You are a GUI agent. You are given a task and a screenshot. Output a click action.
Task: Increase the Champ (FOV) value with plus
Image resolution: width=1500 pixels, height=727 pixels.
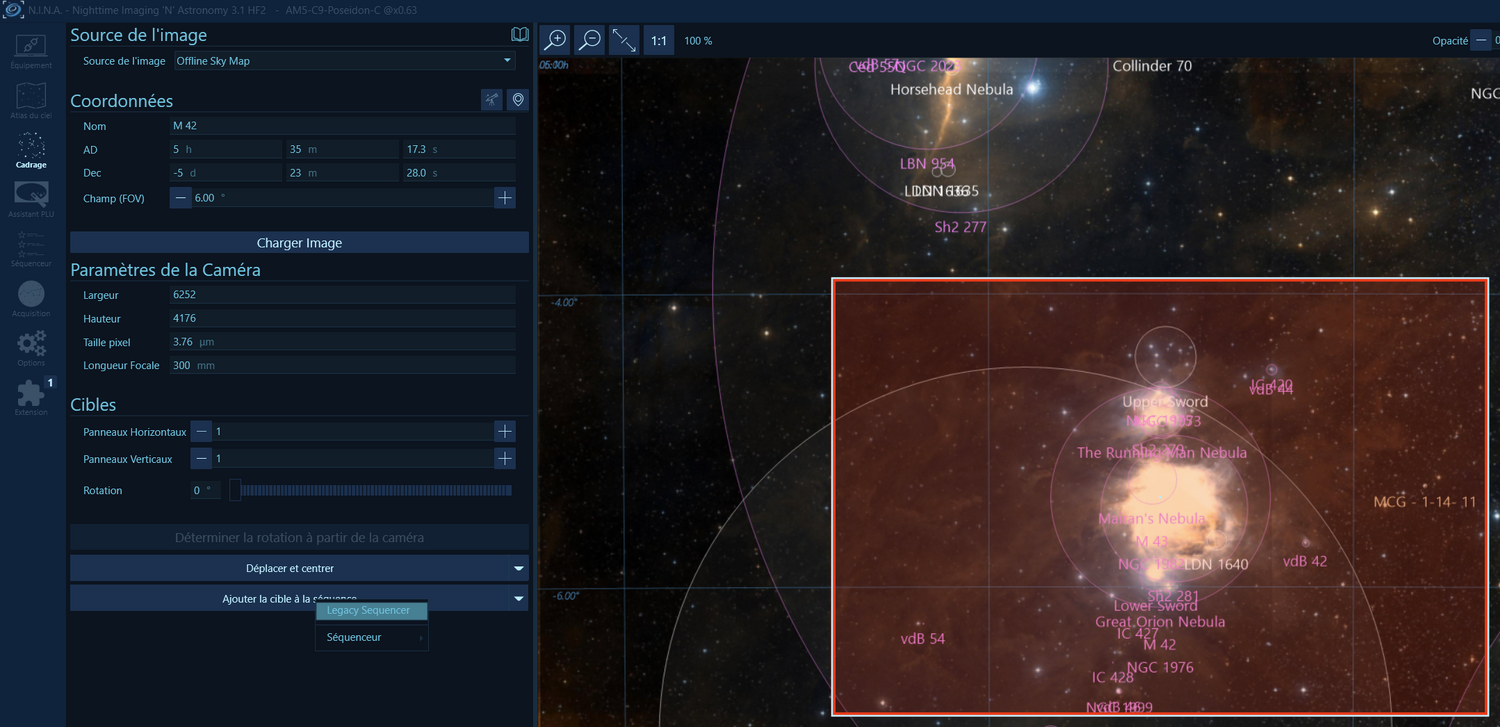505,198
